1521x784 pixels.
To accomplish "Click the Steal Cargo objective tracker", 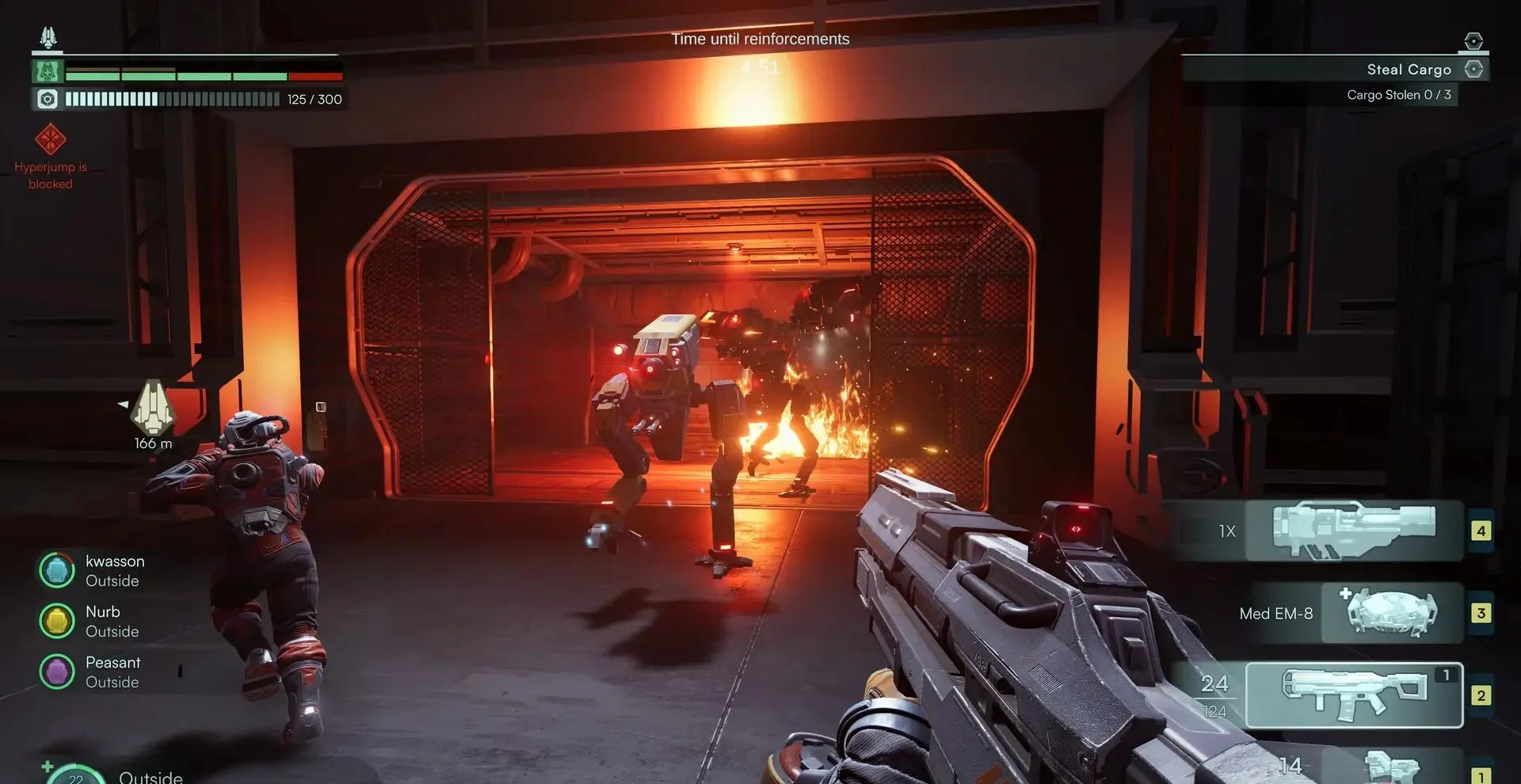I will click(1409, 70).
